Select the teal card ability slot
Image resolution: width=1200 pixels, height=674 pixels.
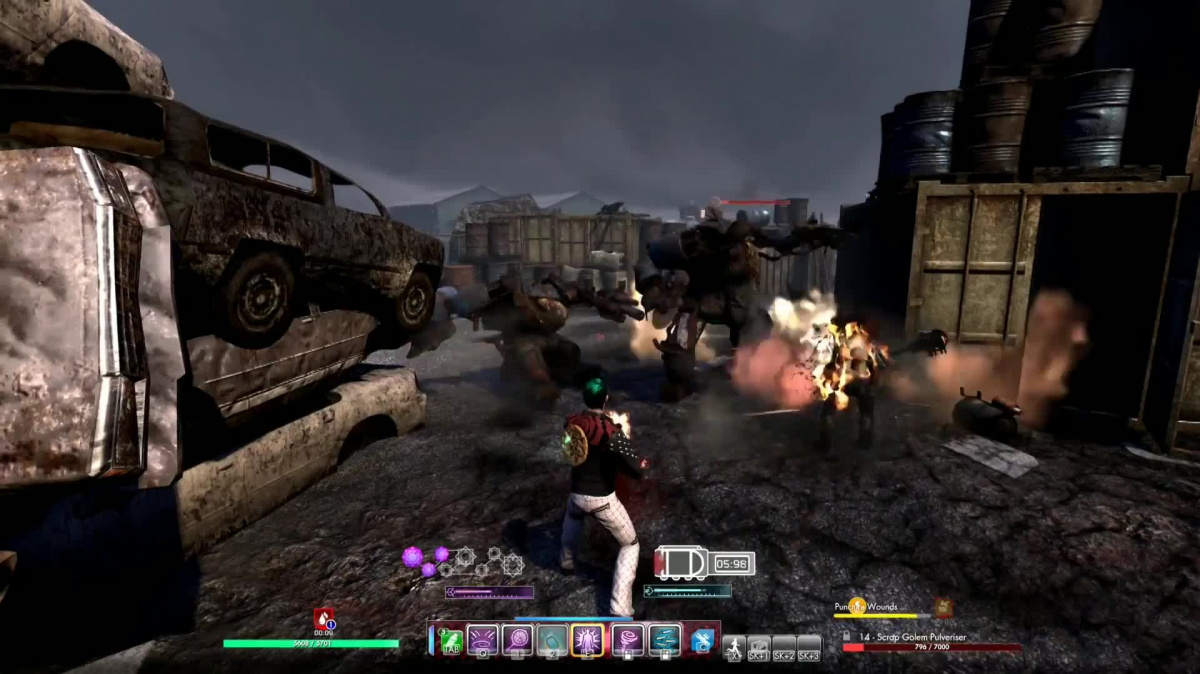pos(552,640)
